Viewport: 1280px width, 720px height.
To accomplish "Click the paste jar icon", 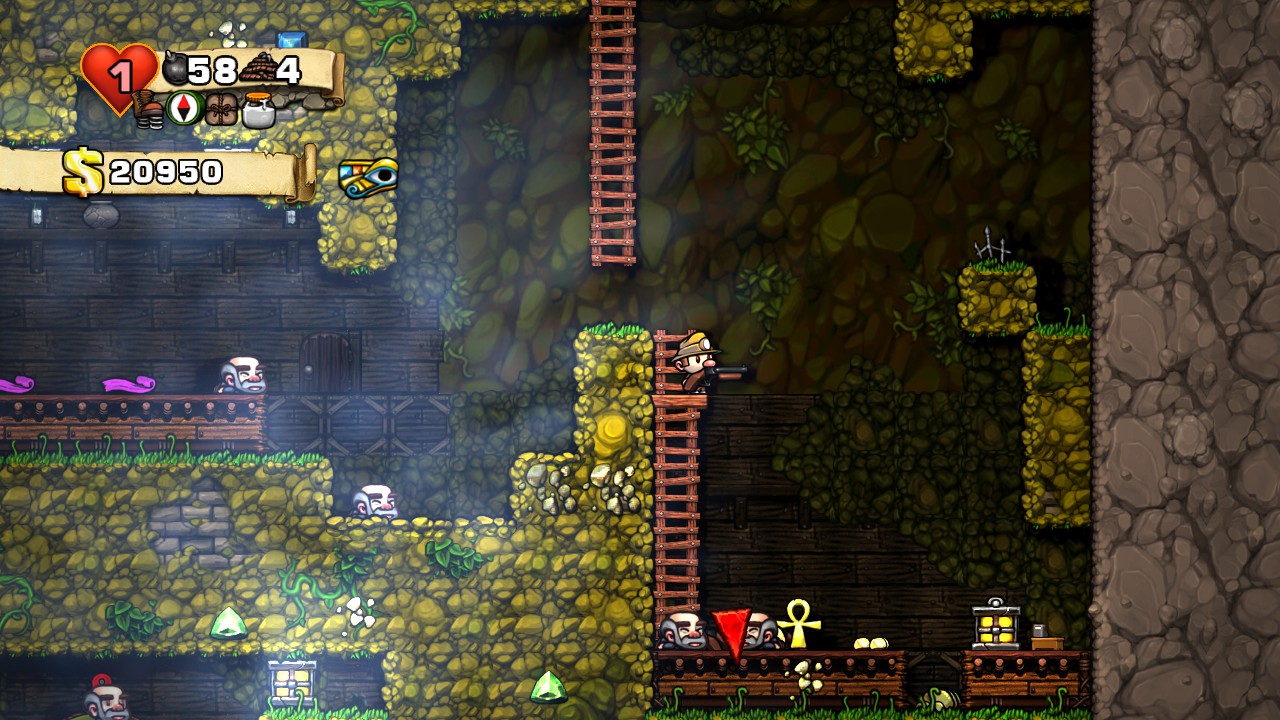I will (258, 109).
